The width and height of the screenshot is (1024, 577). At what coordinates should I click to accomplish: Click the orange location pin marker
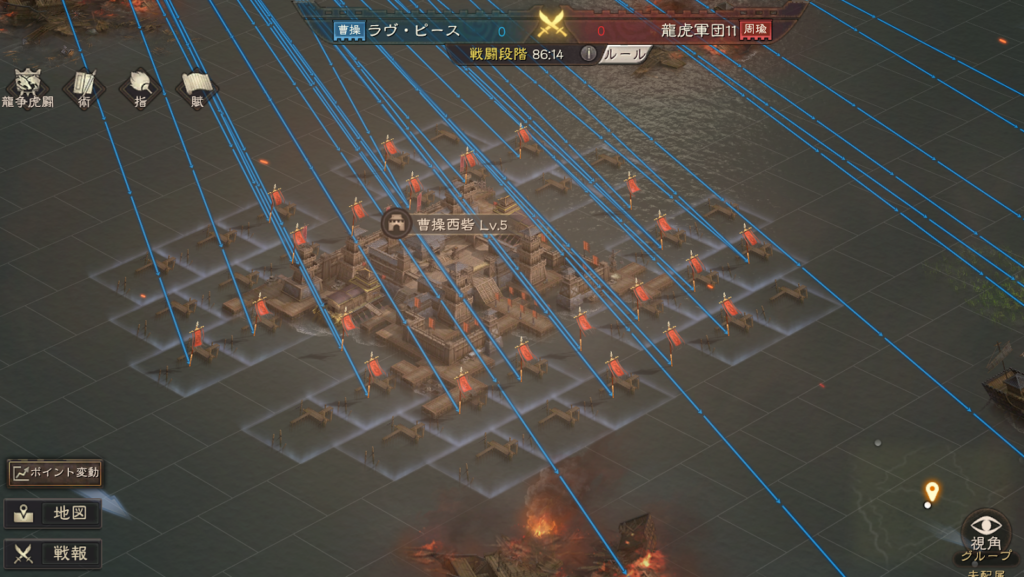[932, 491]
